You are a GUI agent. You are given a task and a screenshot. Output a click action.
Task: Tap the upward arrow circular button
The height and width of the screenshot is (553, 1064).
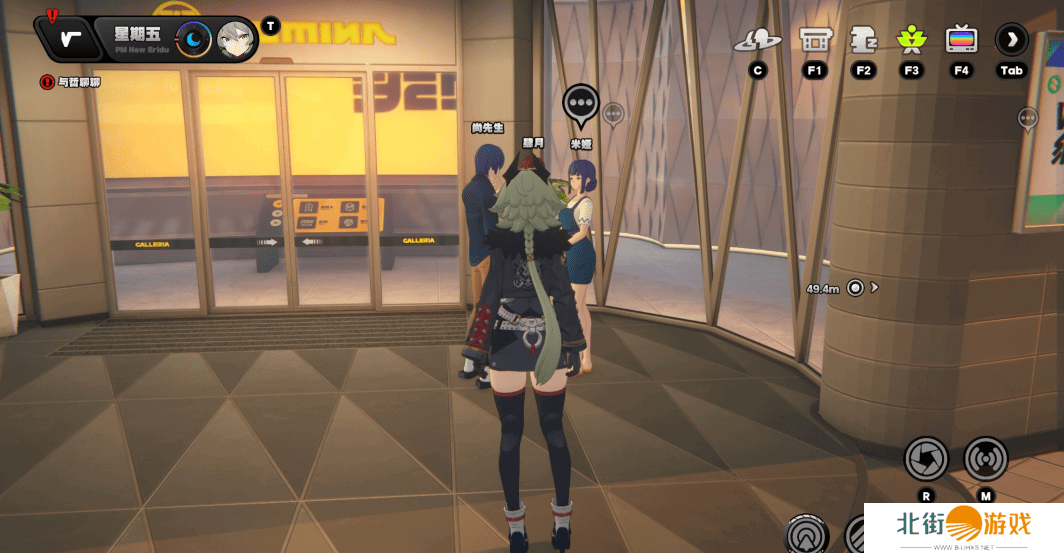tap(806, 533)
